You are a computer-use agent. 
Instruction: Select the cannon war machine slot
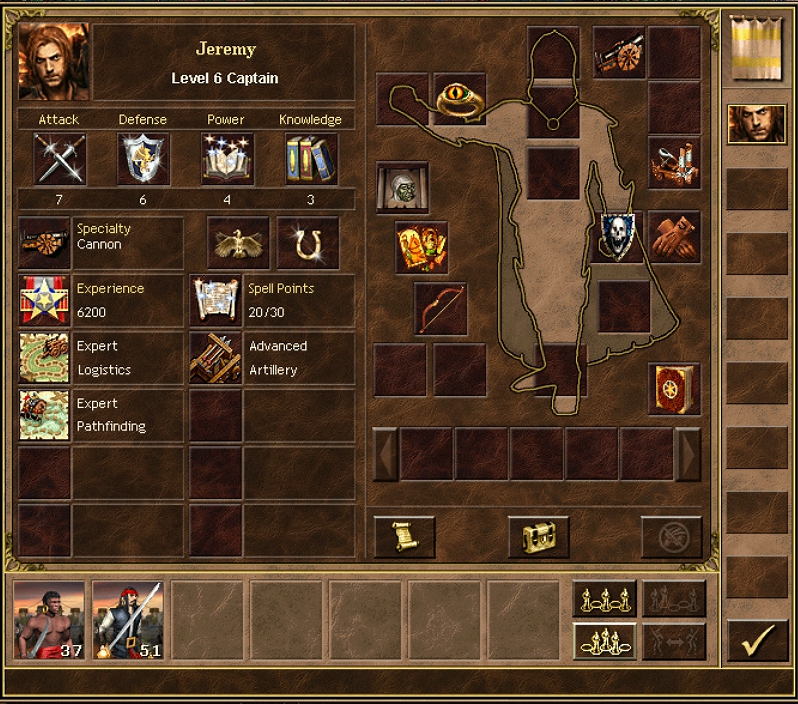click(619, 50)
